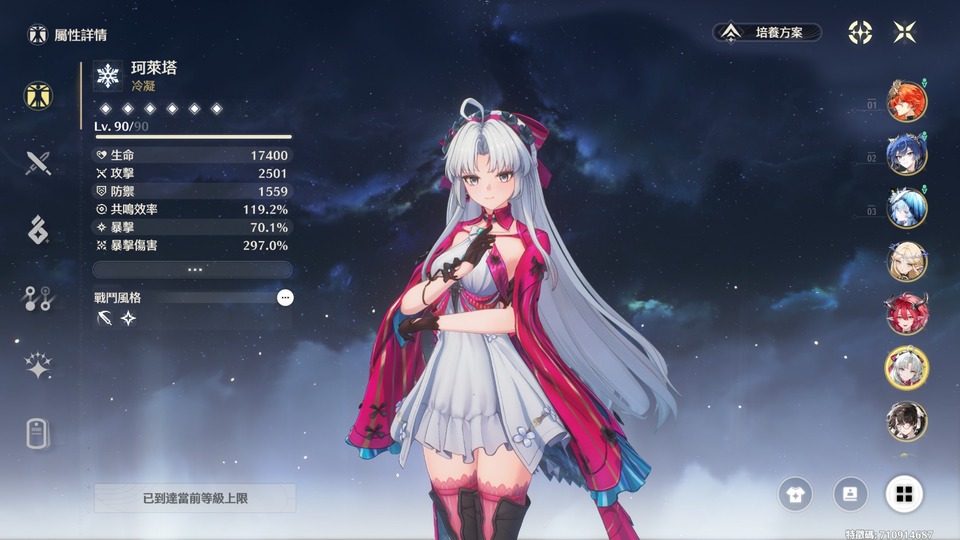Switch to the crossed swords weapon tab

(39, 162)
